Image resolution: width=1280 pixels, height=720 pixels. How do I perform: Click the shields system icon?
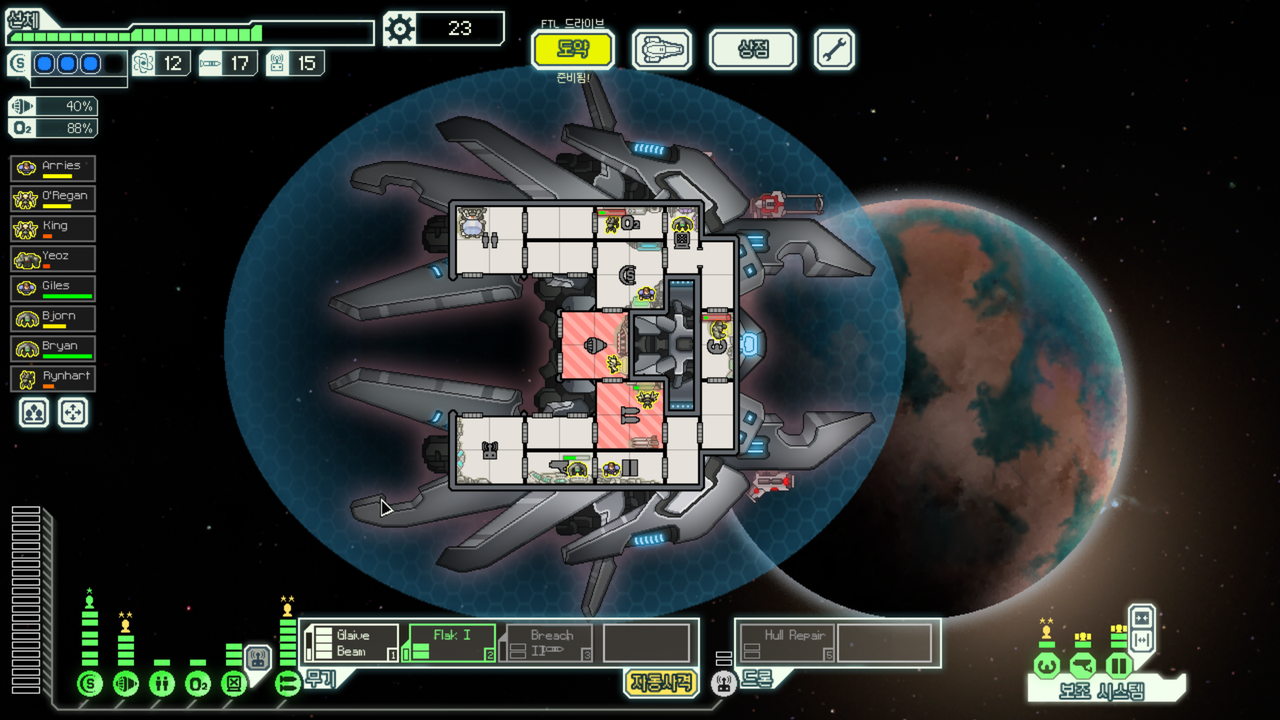pyautogui.click(x=90, y=684)
